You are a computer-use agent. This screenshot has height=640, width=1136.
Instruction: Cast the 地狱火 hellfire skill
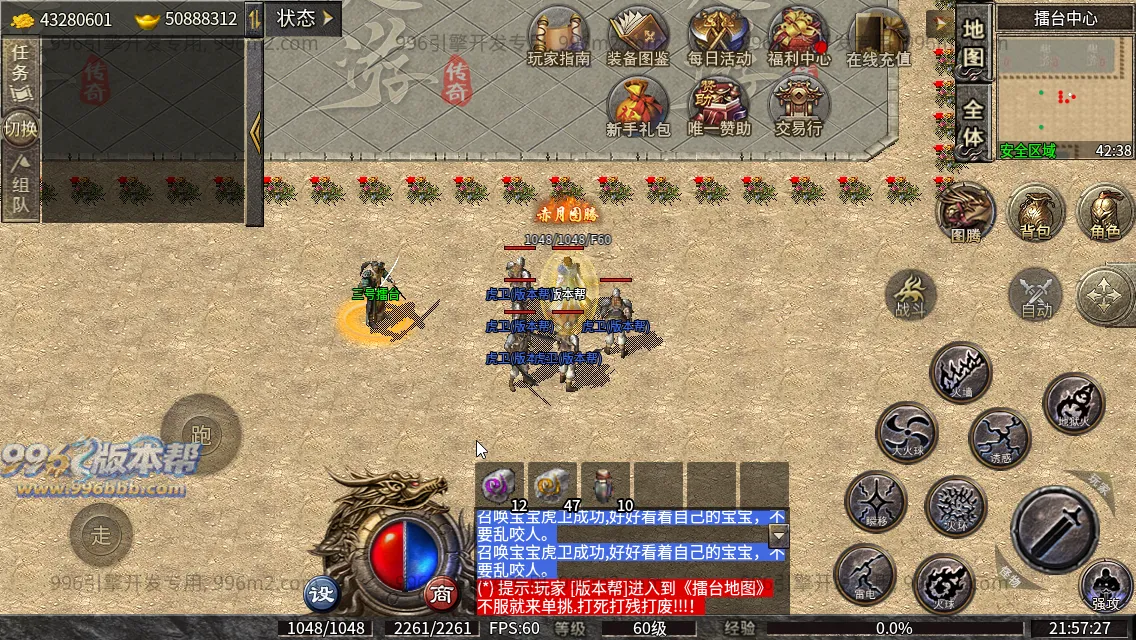point(1074,403)
